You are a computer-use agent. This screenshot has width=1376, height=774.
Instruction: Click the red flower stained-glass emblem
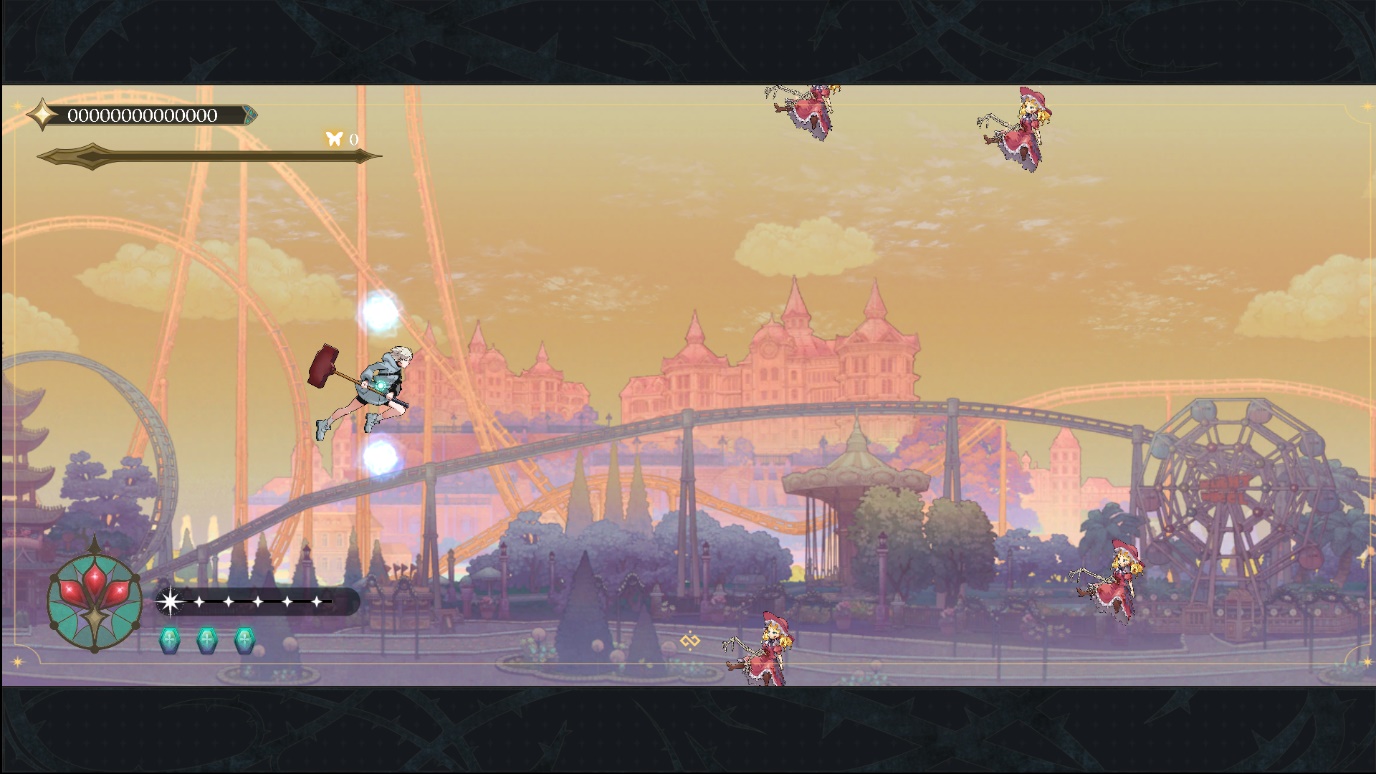click(x=95, y=599)
